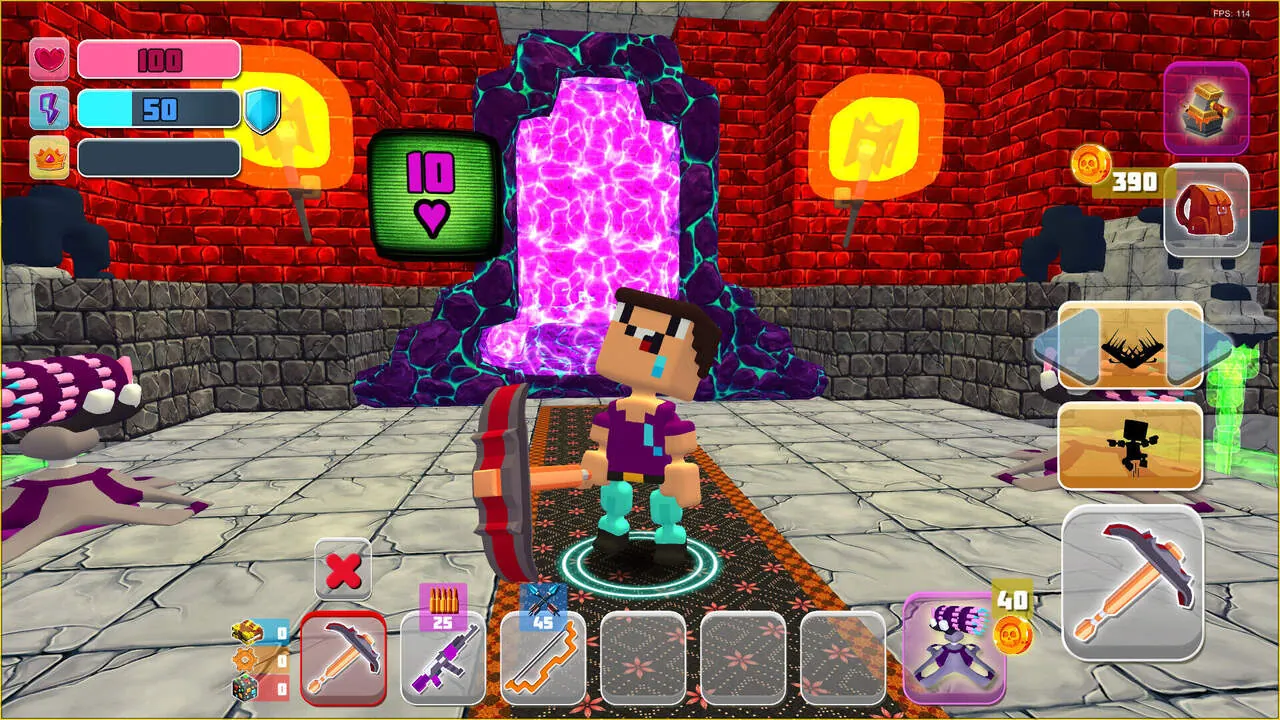
Task: Select the spike trap preview thumbnail
Action: click(x=1130, y=348)
